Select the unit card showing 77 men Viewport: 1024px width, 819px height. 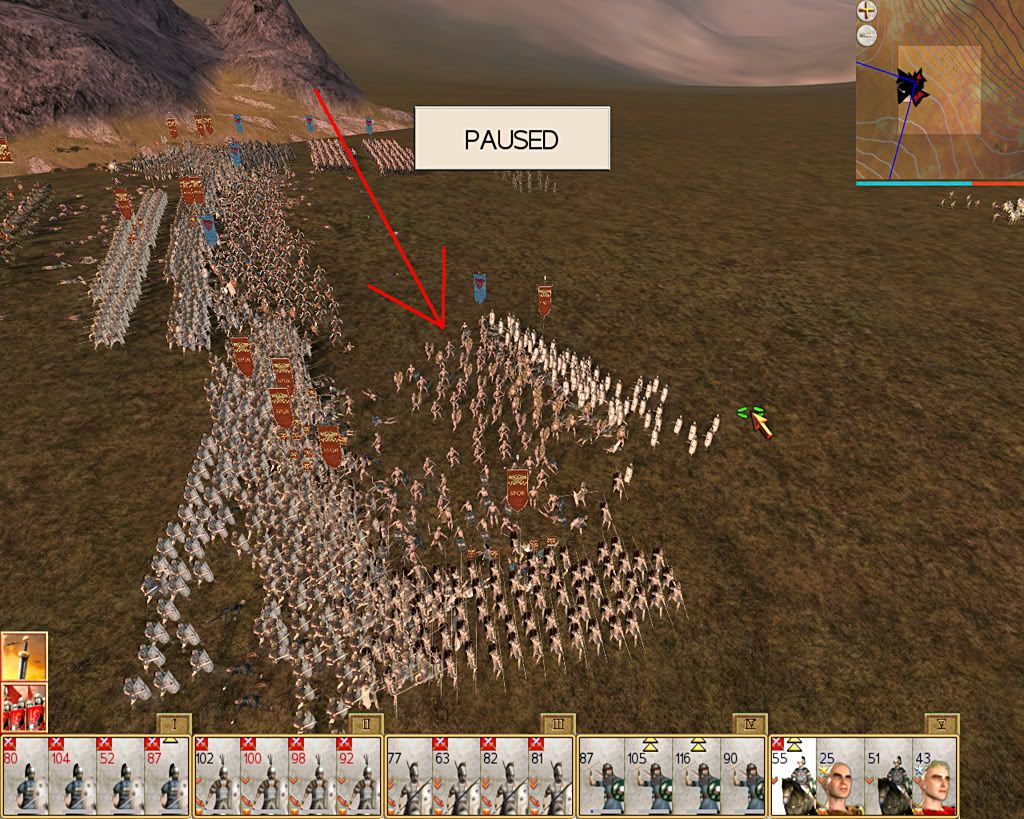pos(409,776)
